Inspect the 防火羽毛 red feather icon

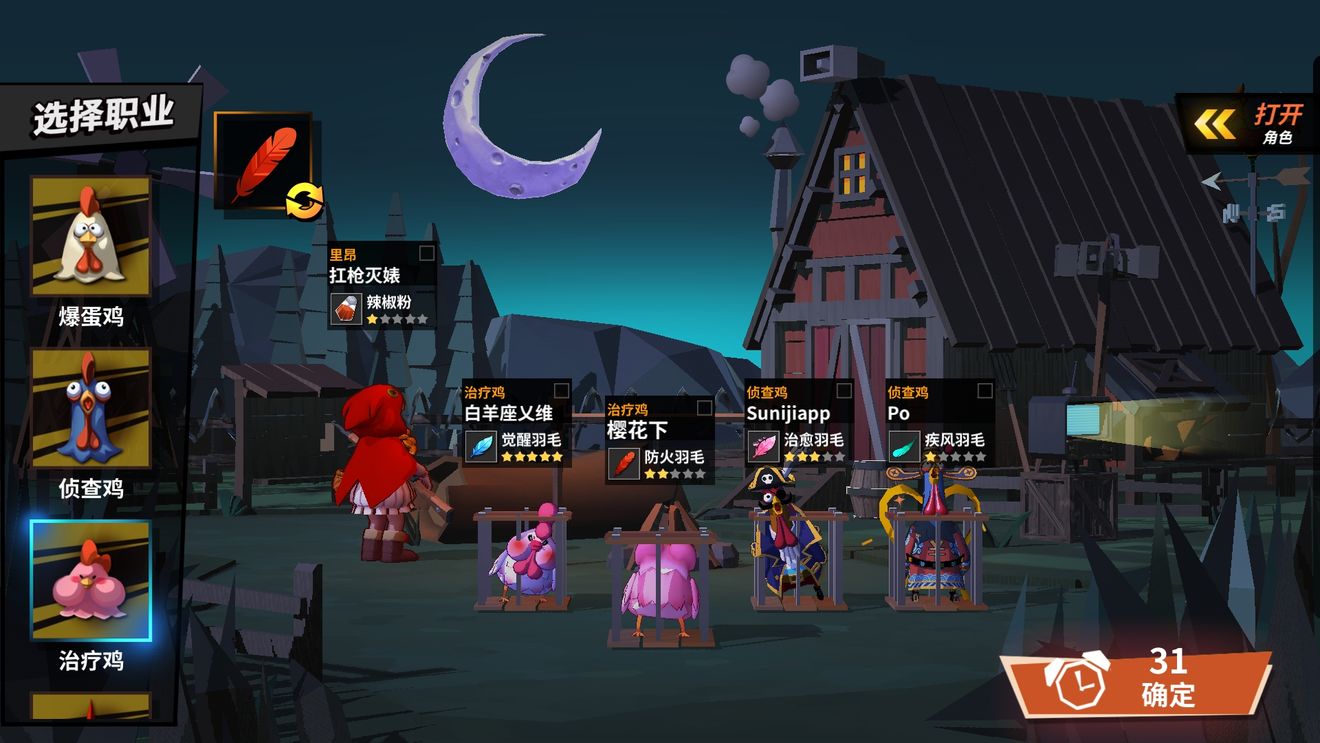(x=624, y=463)
